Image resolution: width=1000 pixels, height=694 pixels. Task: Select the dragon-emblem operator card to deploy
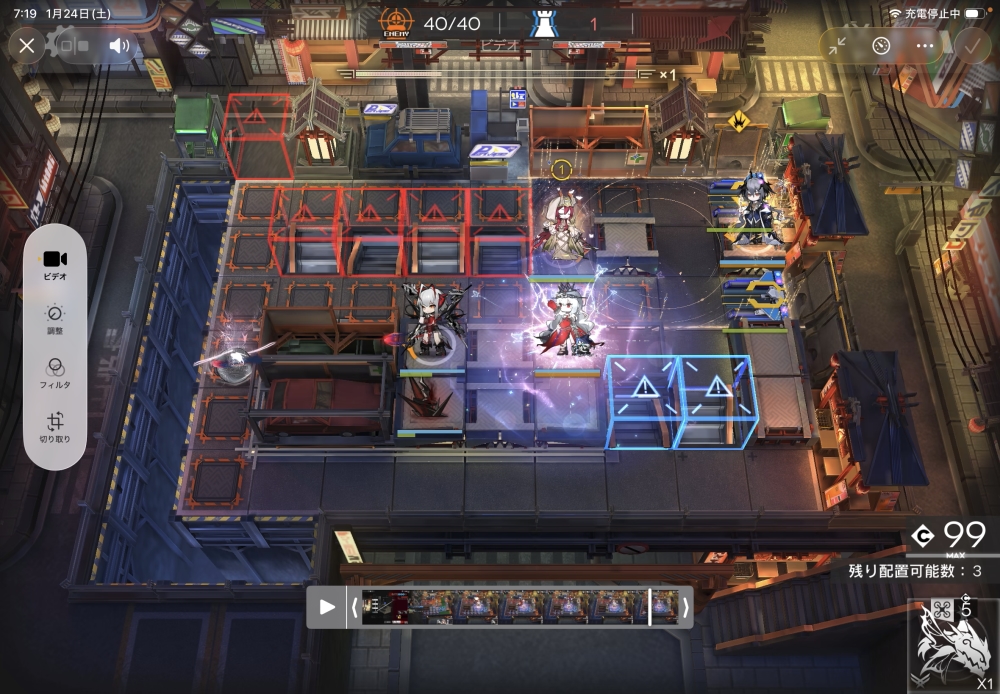point(953,645)
